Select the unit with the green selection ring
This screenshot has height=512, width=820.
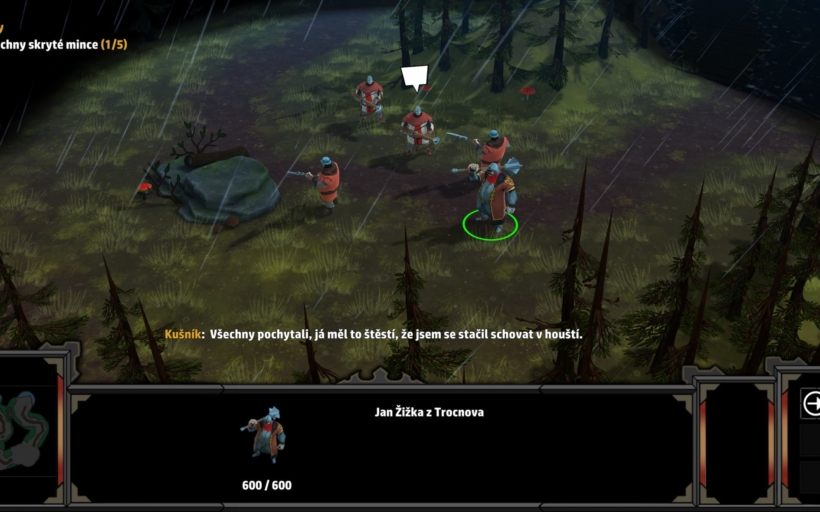(x=491, y=195)
